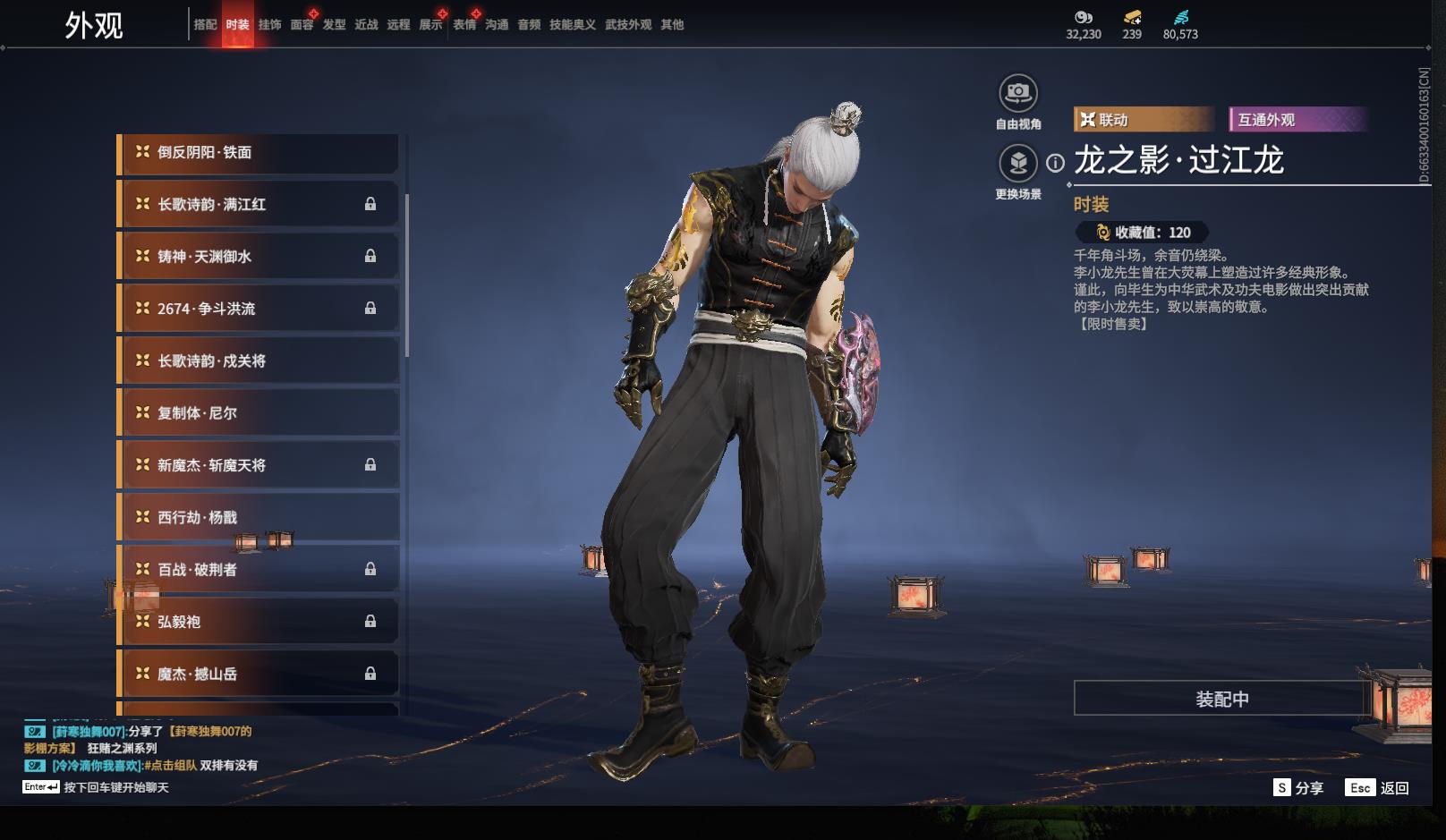Select the 倒反阴阳·铁面 outfit
This screenshot has height=840, width=1446.
[259, 153]
